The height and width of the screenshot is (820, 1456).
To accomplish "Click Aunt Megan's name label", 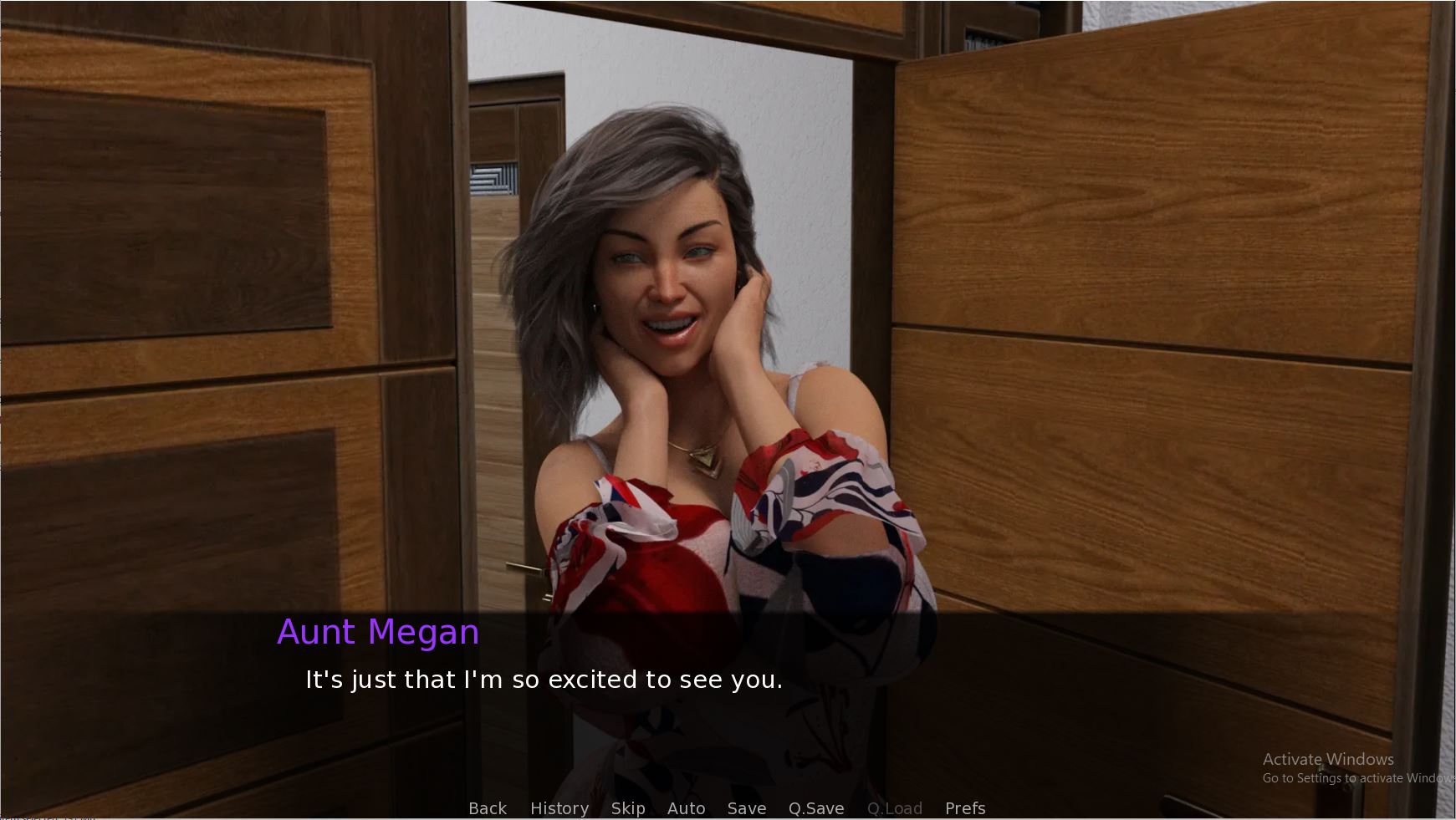I will coord(378,633).
